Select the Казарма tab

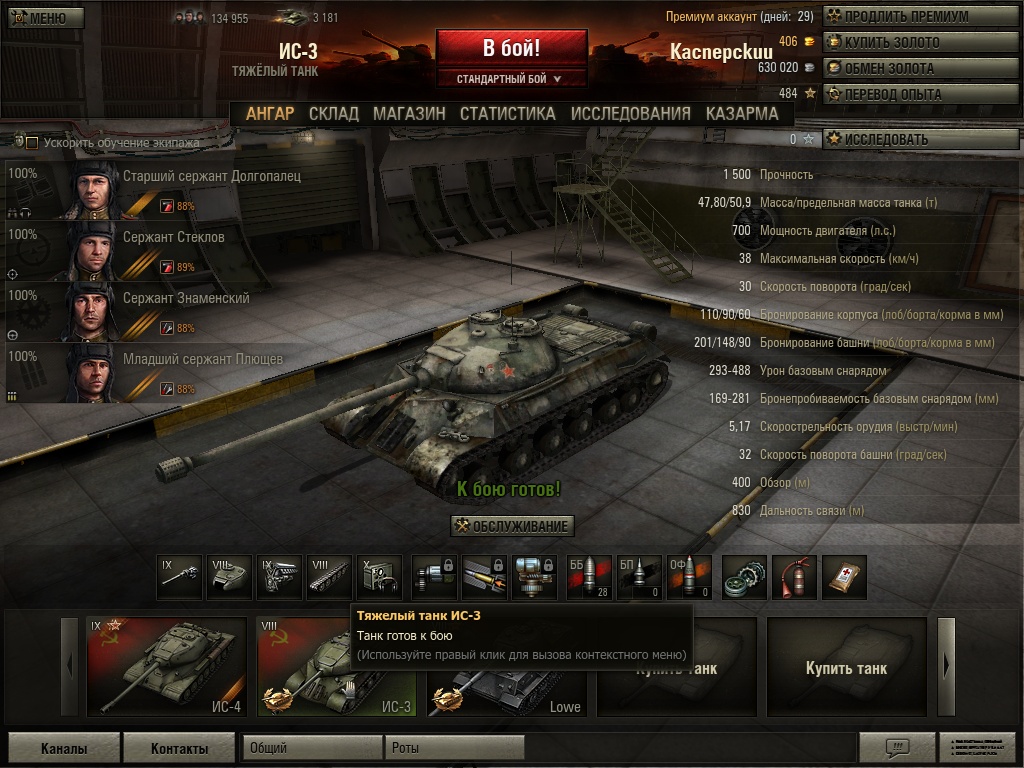(x=741, y=114)
